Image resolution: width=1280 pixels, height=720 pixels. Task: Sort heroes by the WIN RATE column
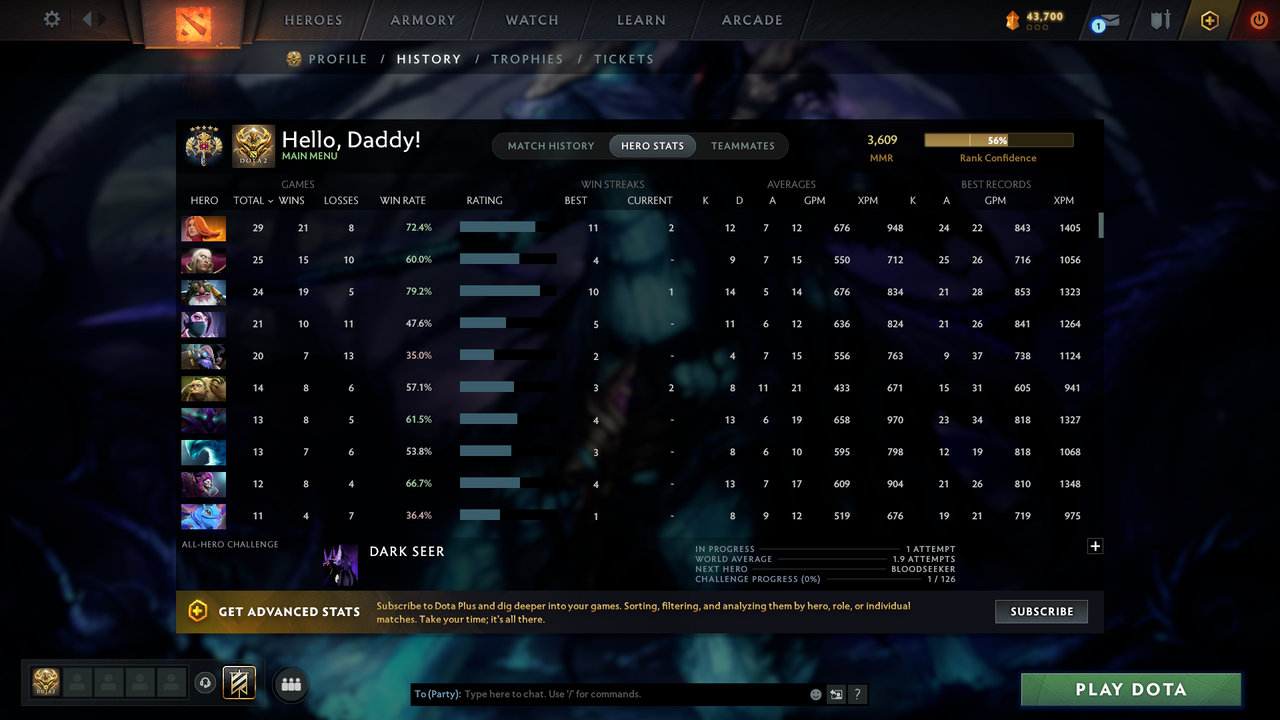(x=403, y=200)
